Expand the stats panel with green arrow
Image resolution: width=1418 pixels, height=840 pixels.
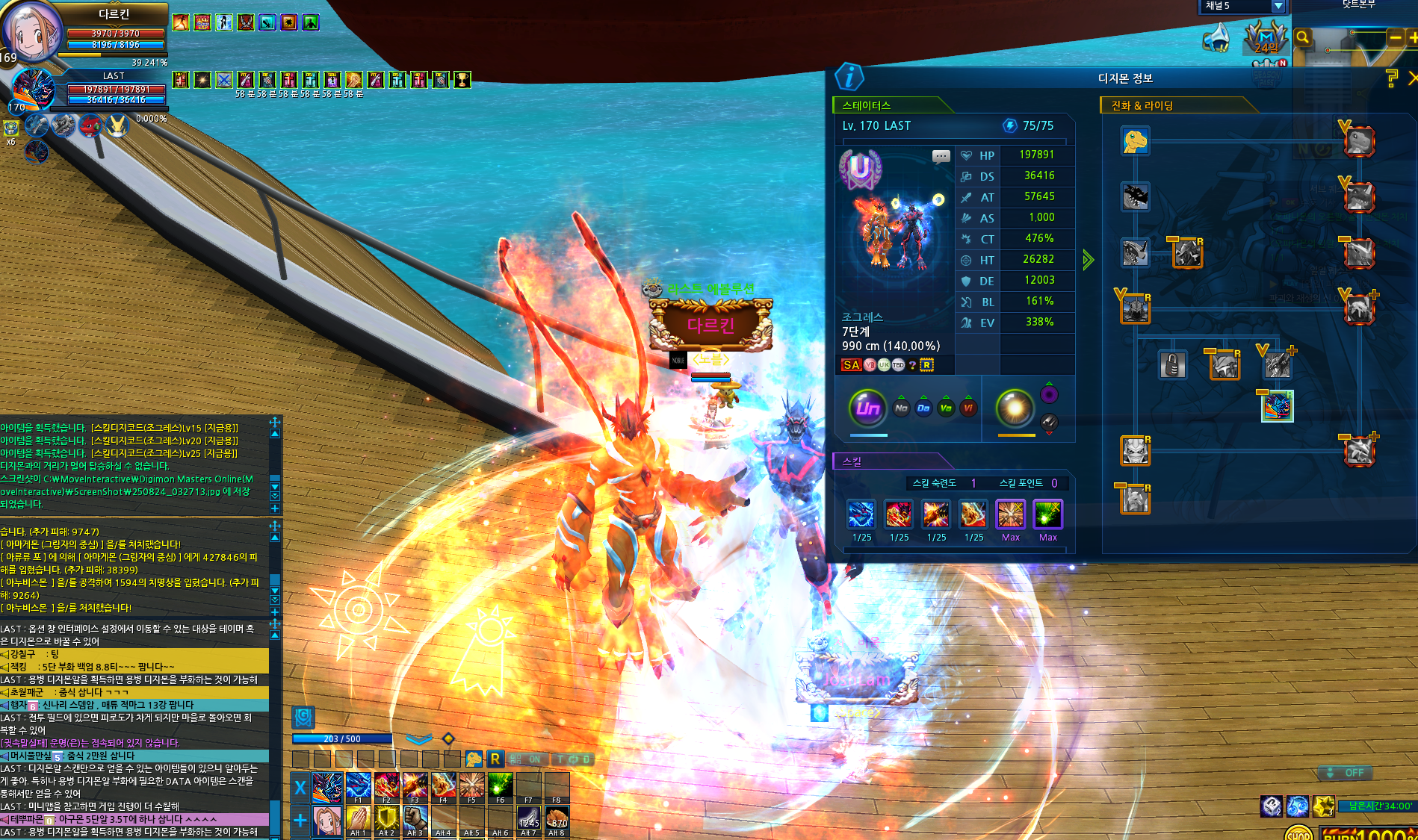[x=1088, y=260]
